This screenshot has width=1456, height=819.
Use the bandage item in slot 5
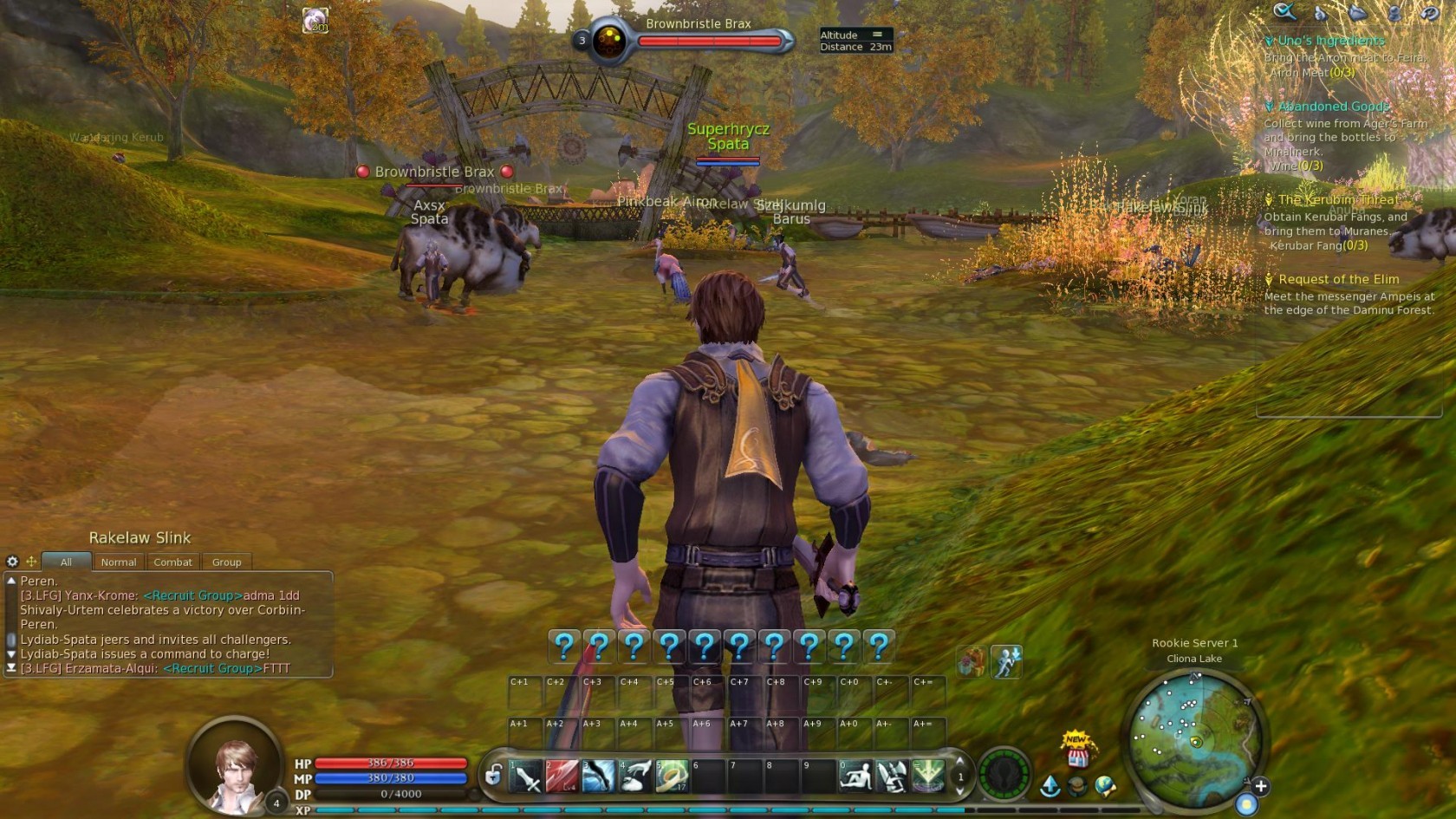[x=672, y=777]
